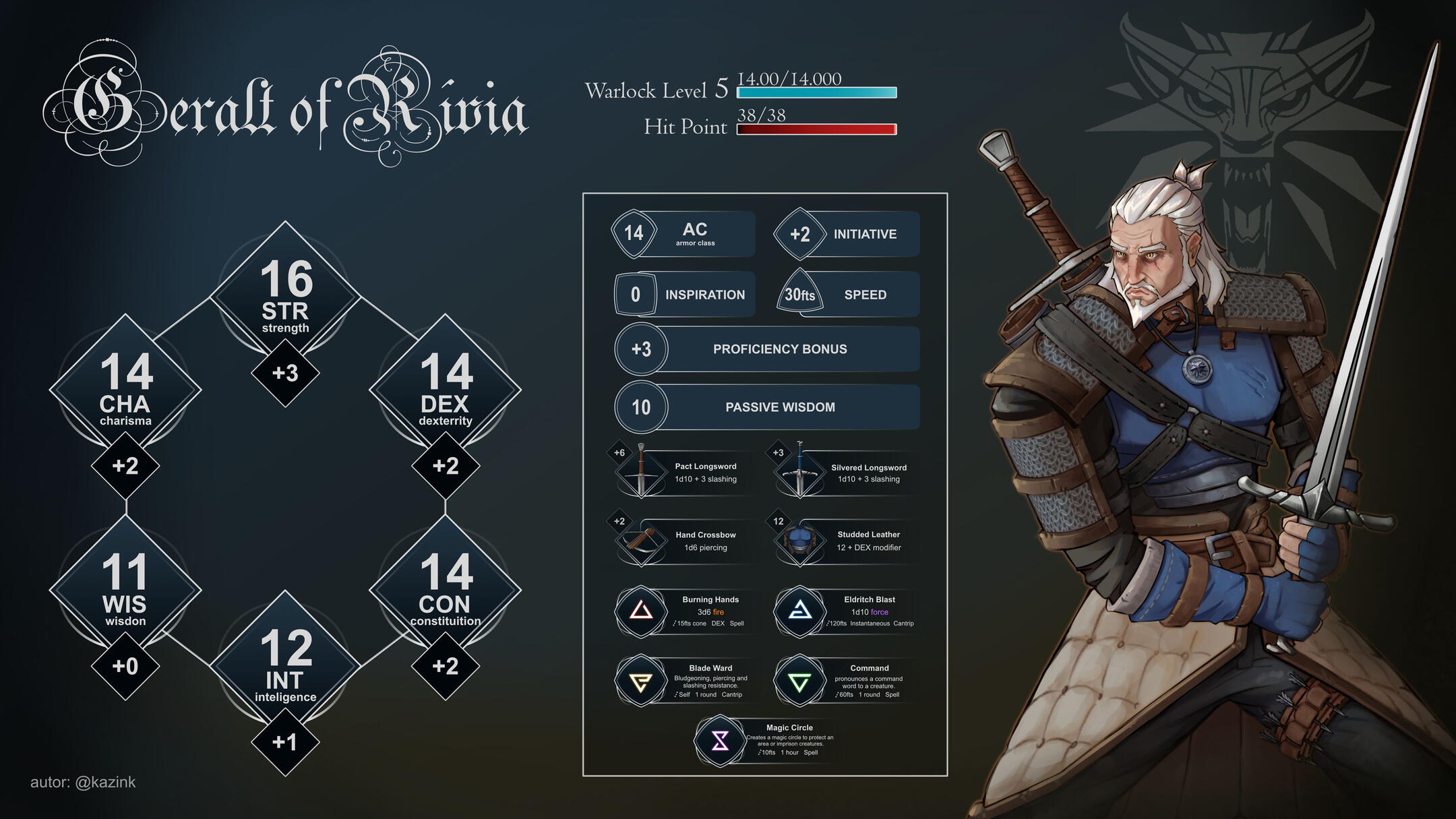
Task: Click the Initiative panel
Action: [x=847, y=234]
